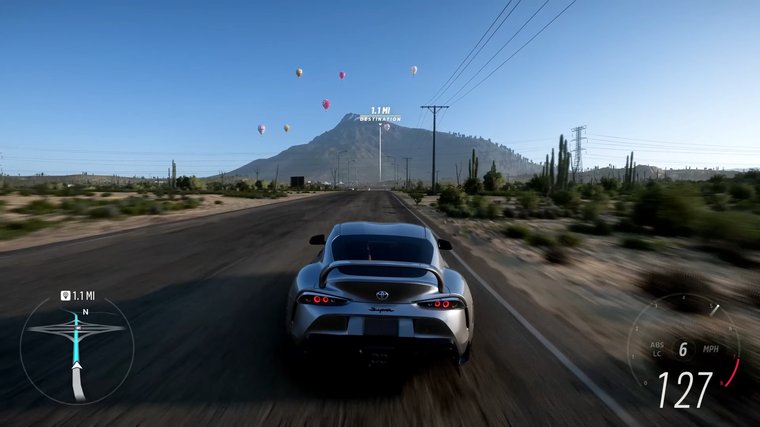Select the Destination waypoint marker
Screen dimensions: 760x427
click(x=380, y=114)
